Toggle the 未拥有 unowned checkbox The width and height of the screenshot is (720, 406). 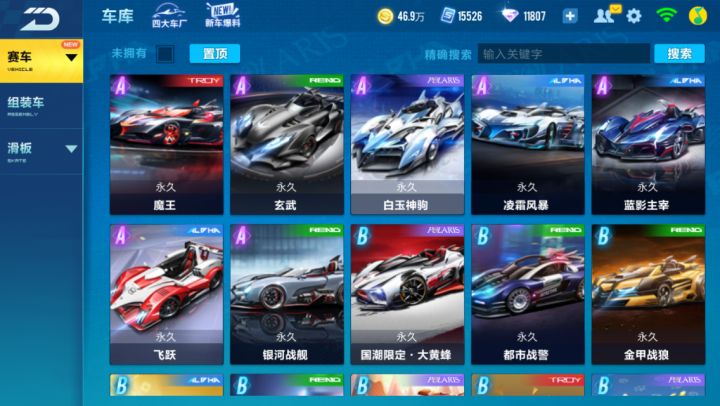point(165,54)
